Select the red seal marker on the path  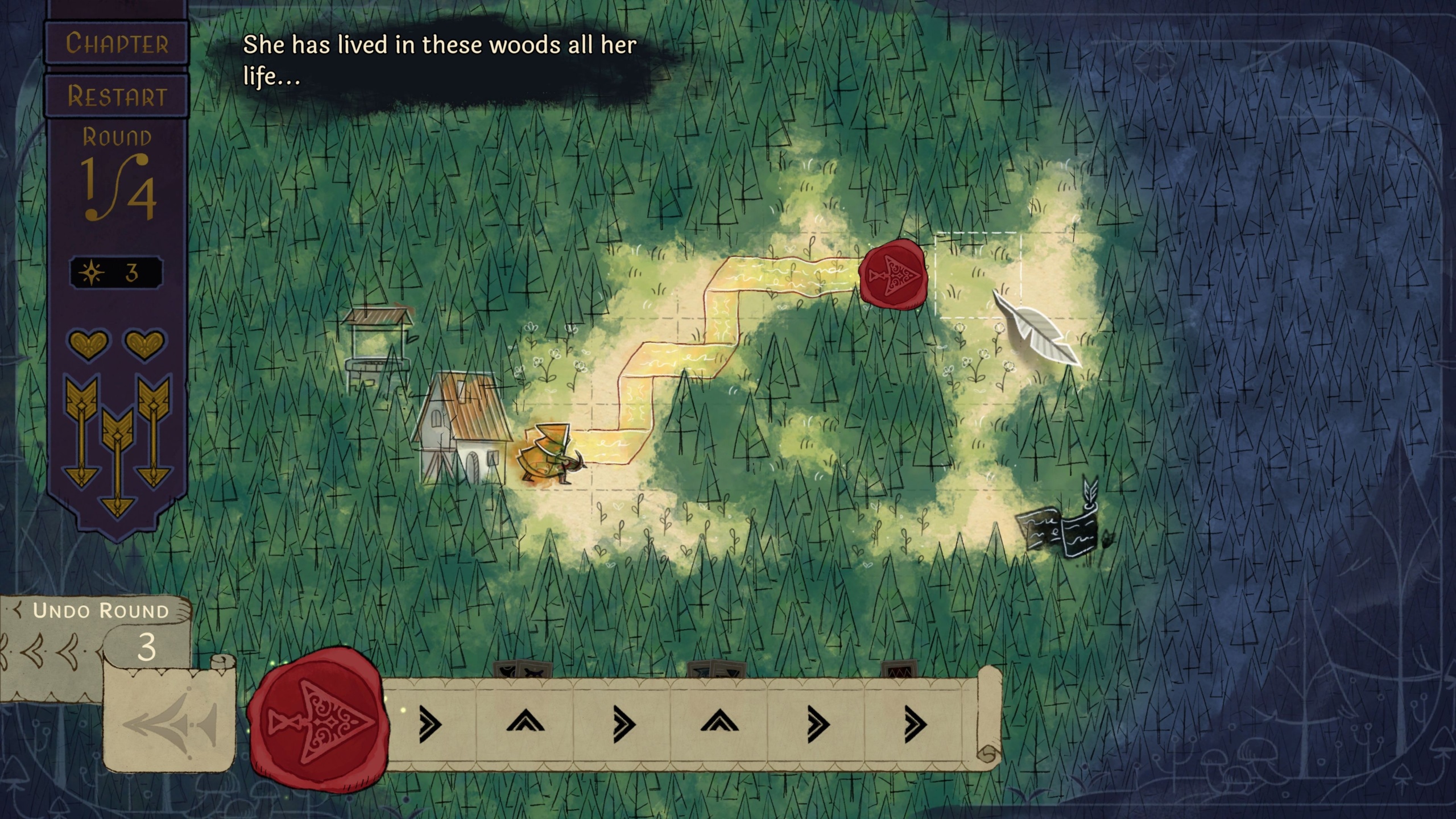[893, 275]
